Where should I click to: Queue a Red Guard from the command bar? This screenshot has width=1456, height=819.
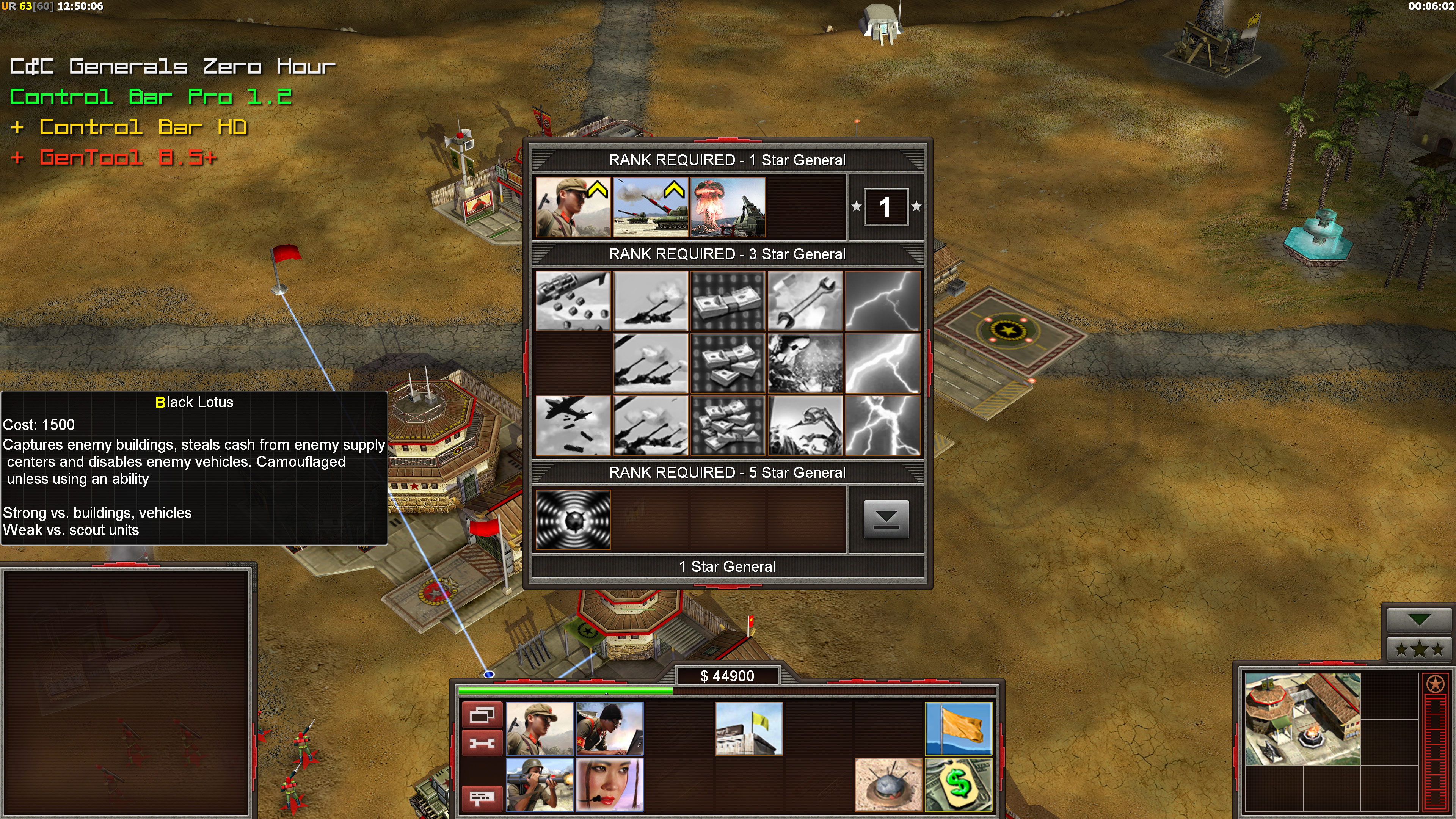click(x=540, y=728)
